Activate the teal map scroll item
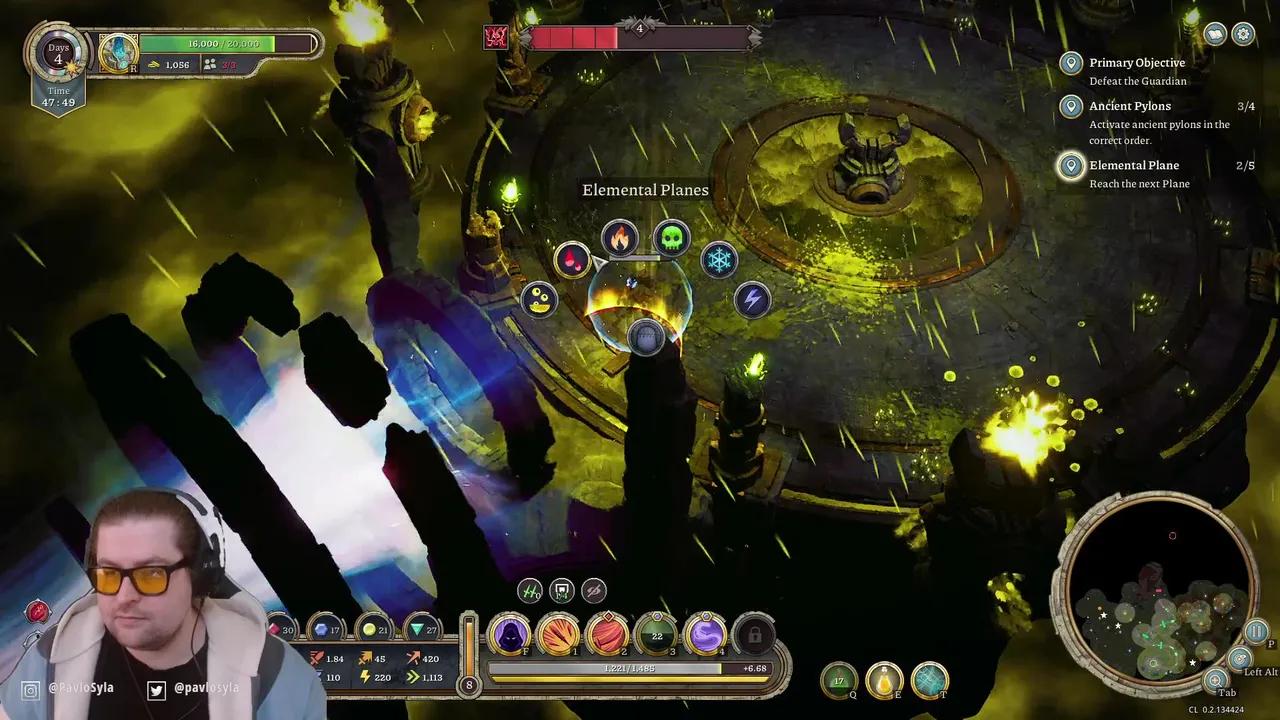 coord(930,680)
